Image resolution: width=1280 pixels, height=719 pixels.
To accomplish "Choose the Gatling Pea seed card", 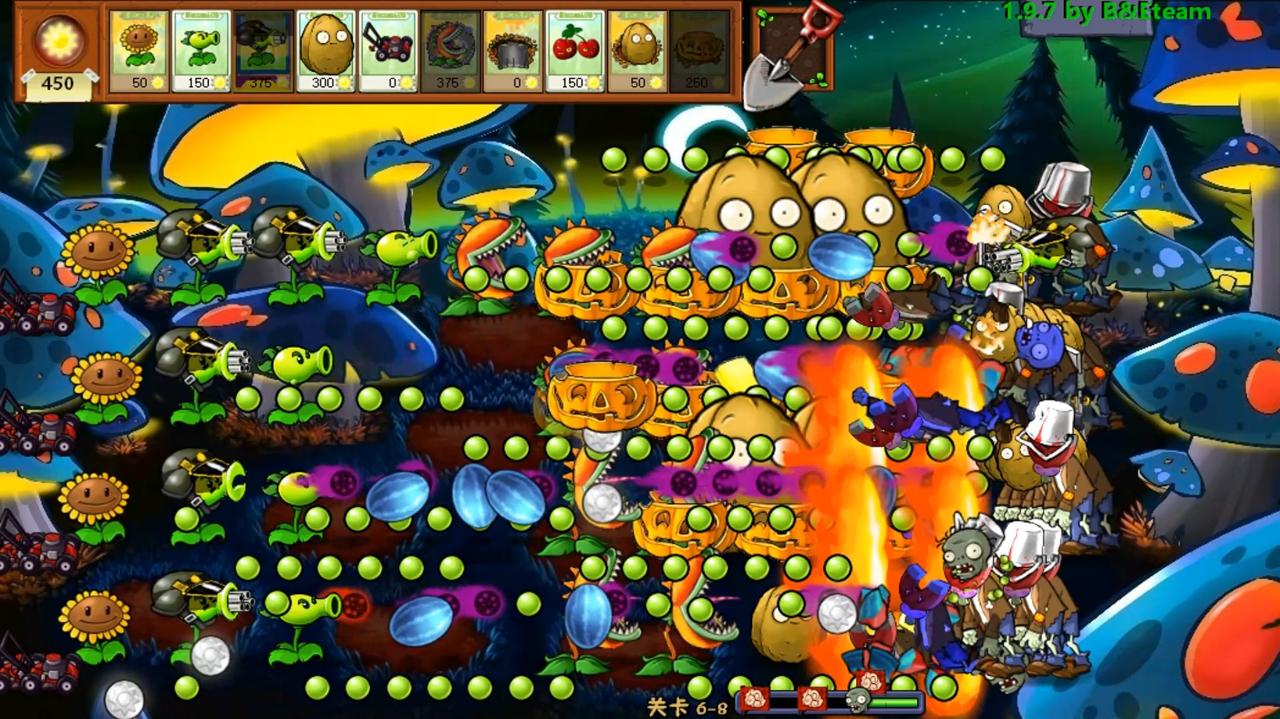I will 264,51.
